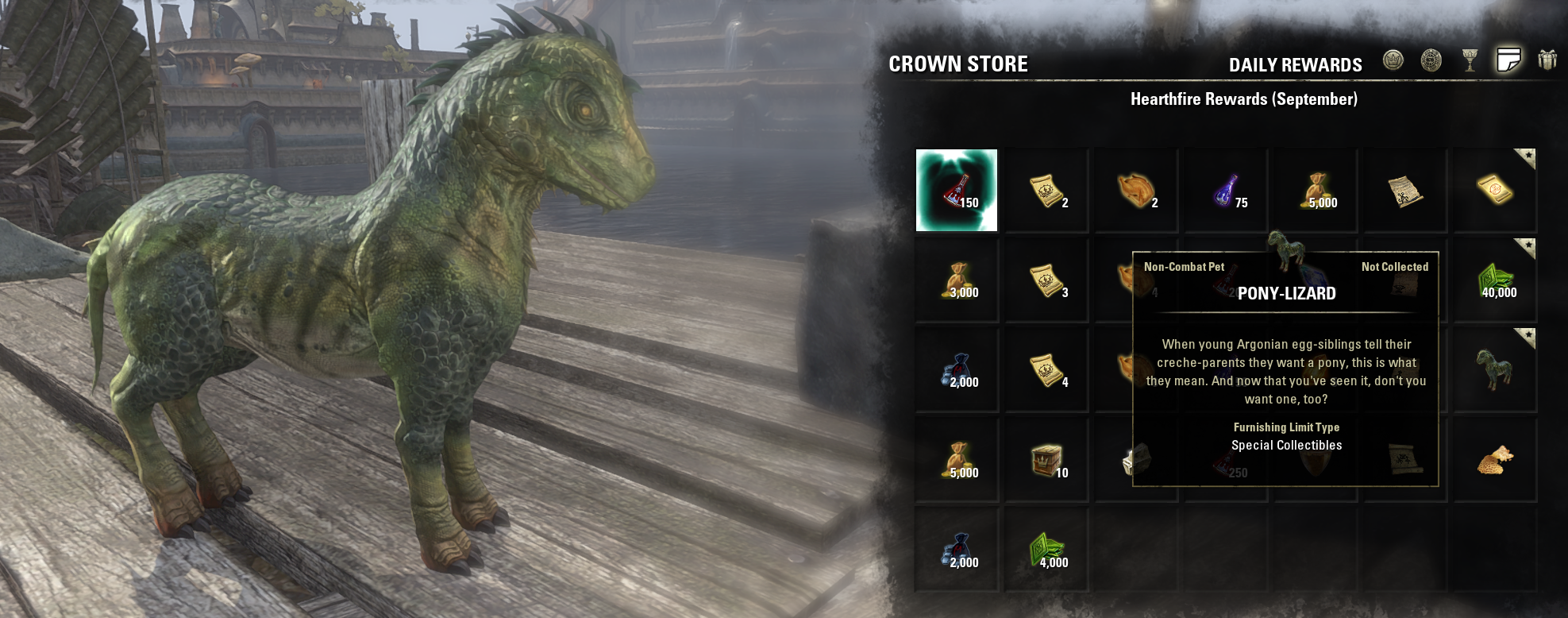
Task: Pick the yellow scroll reward with quantity 3
Action: point(1046,280)
